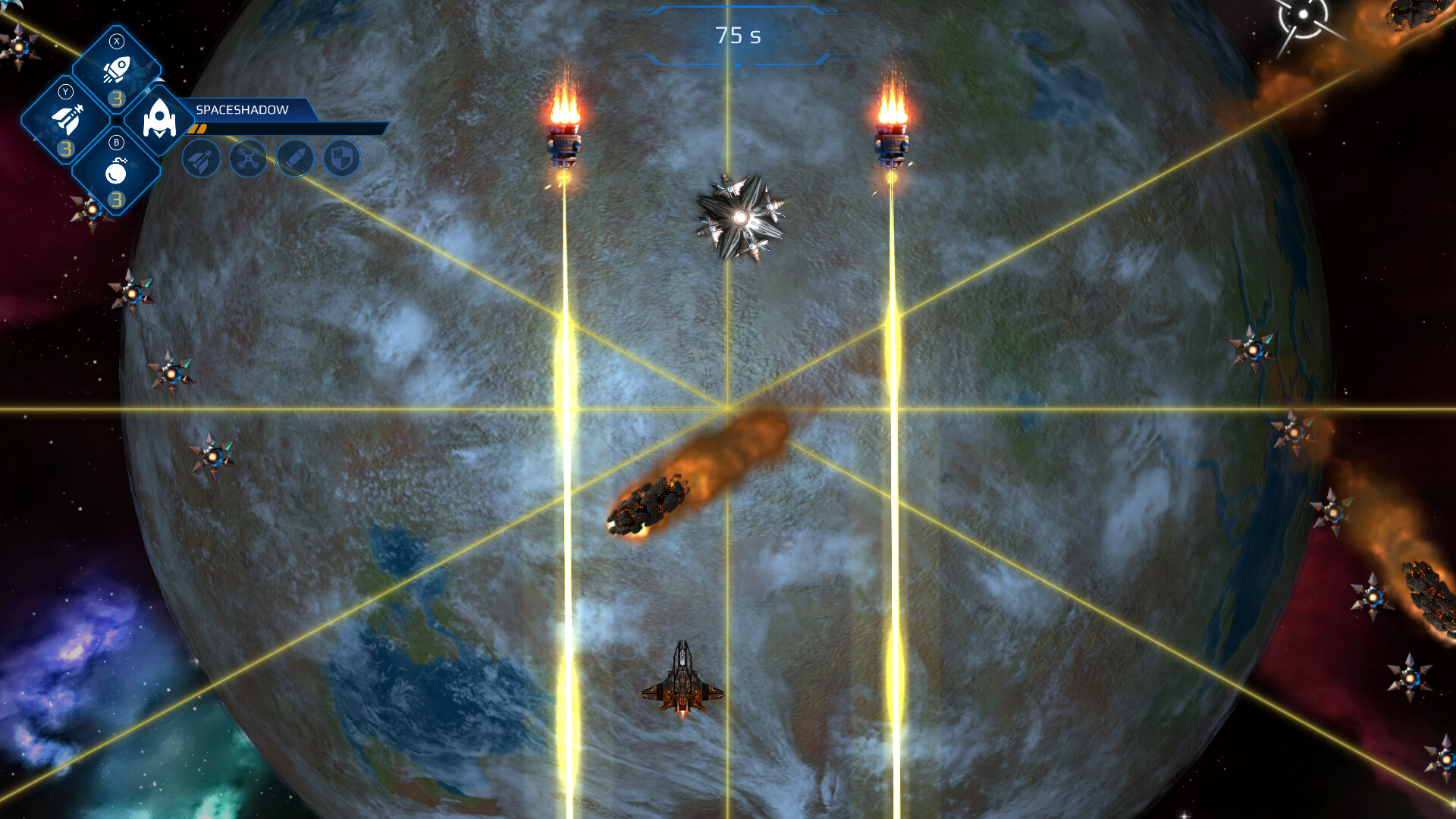This screenshot has height=819, width=1456.
Task: Toggle the Y ability ammo counter showing 3
Action: coord(65,147)
